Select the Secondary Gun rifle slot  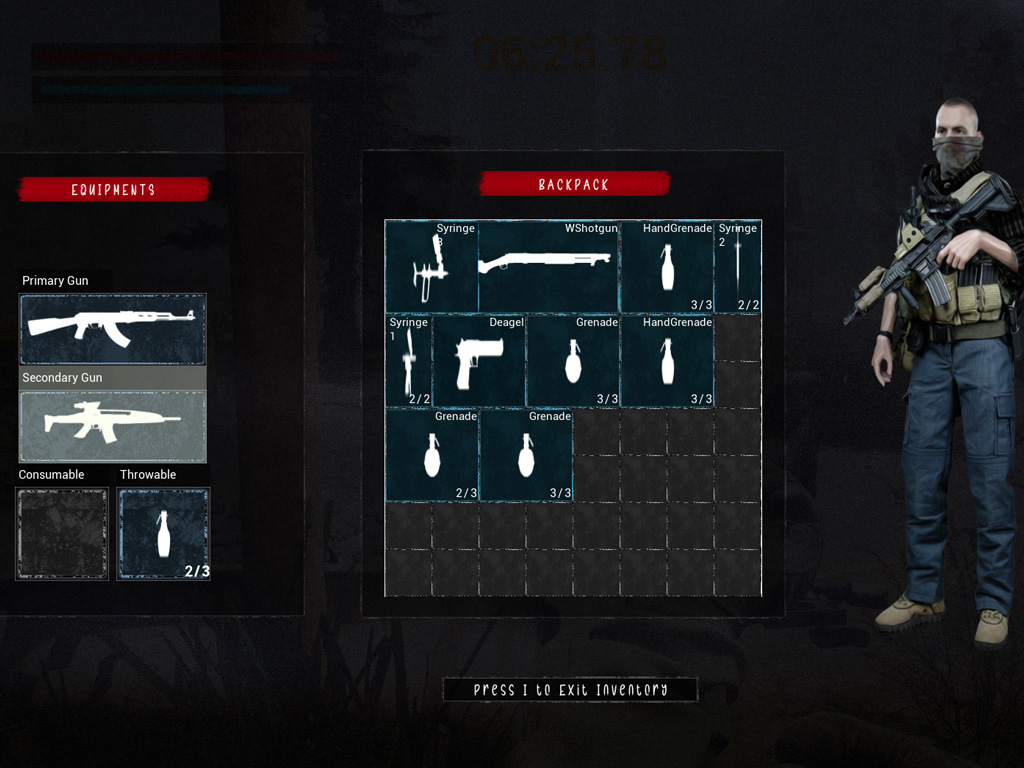(x=112, y=426)
